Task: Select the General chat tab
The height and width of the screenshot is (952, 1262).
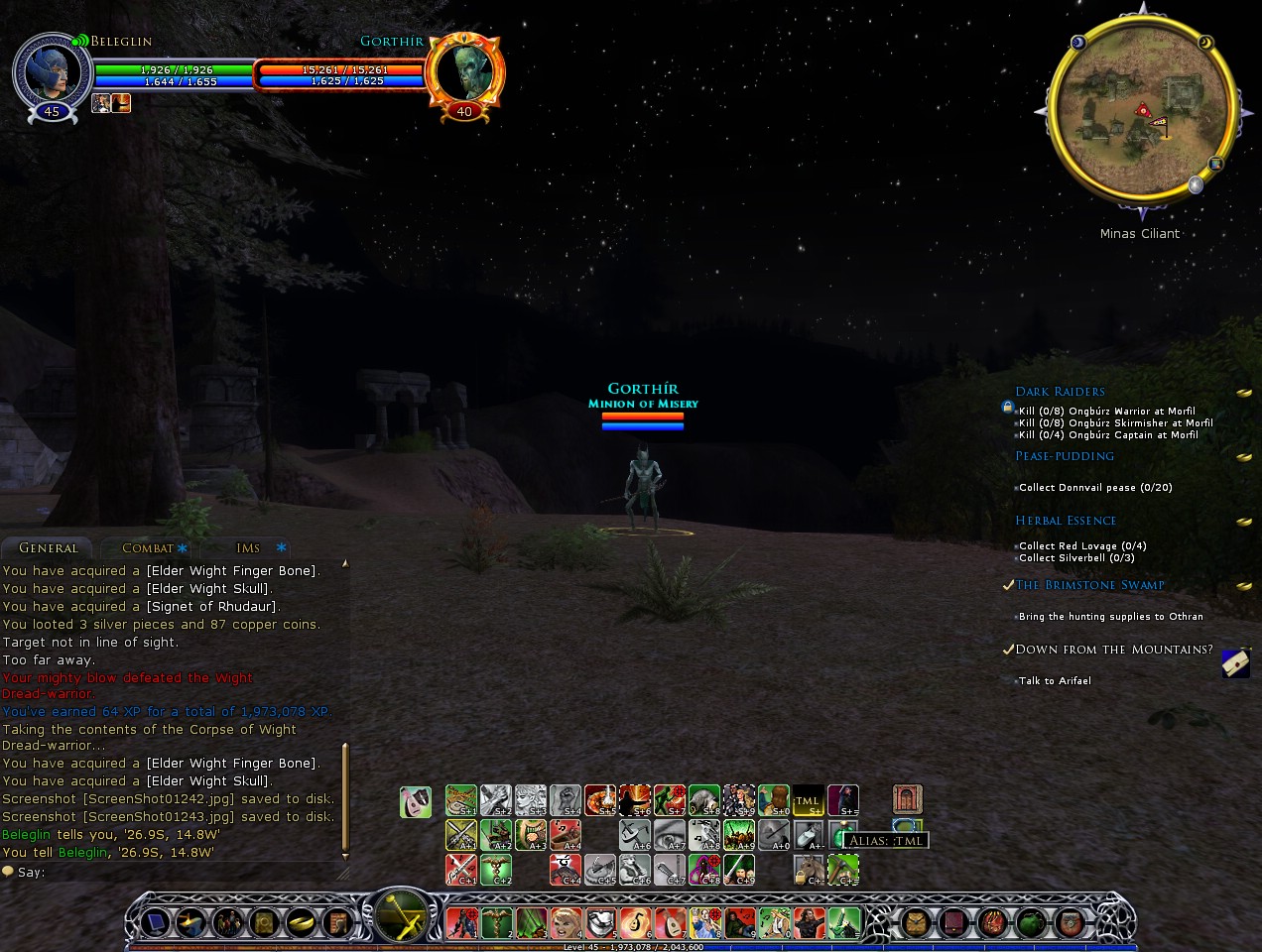Action: (48, 548)
